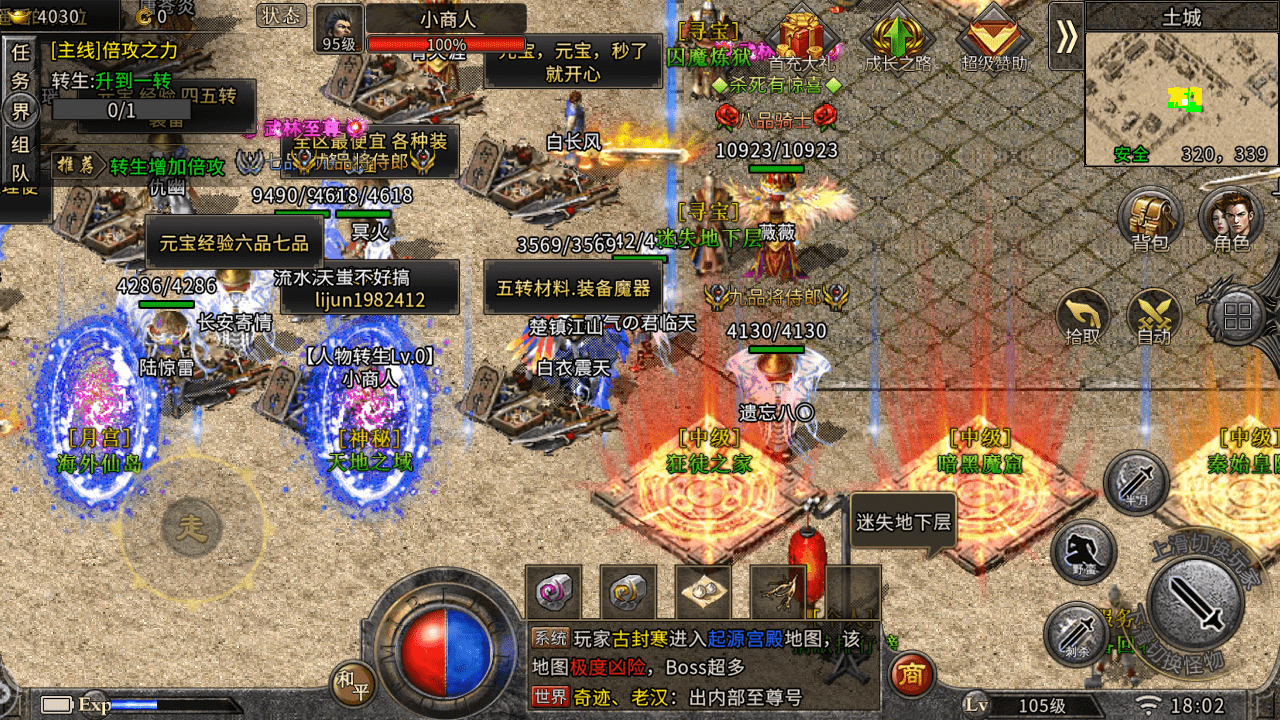Open the 背包 backpack icon
Screen dimensions: 1280x720
pyautogui.click(x=1150, y=217)
